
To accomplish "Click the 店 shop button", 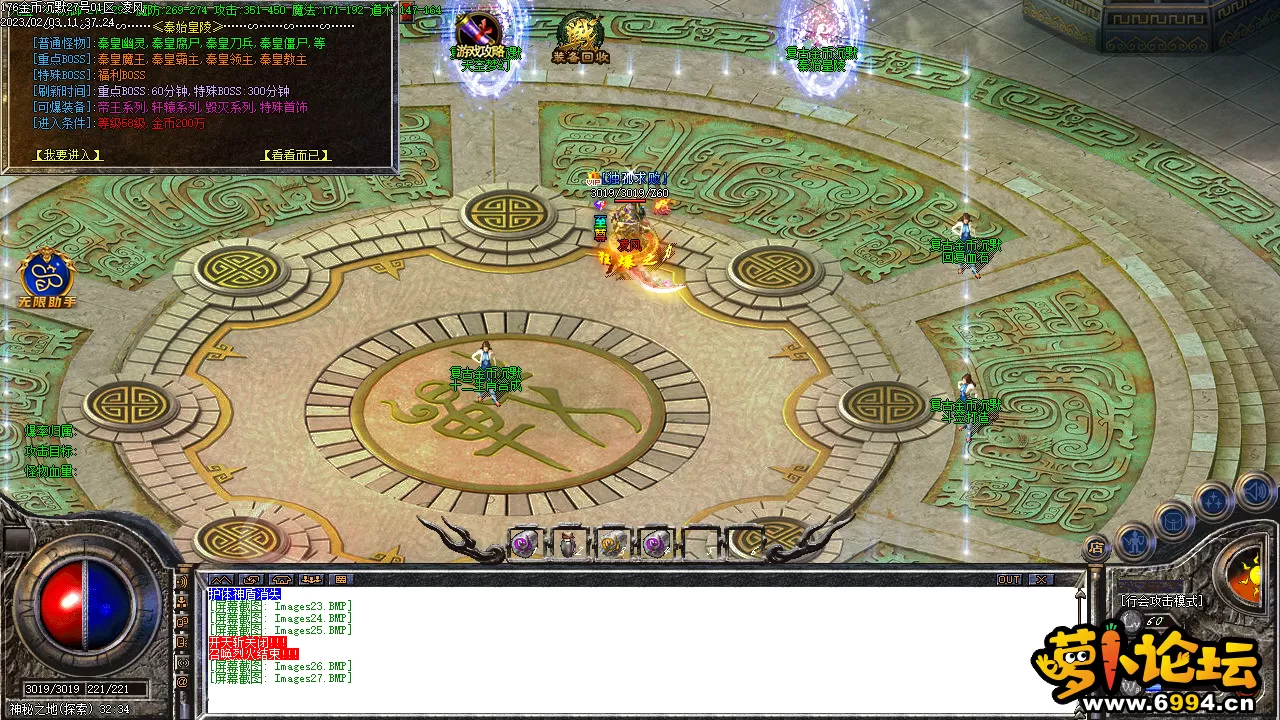I will pyautogui.click(x=1097, y=547).
